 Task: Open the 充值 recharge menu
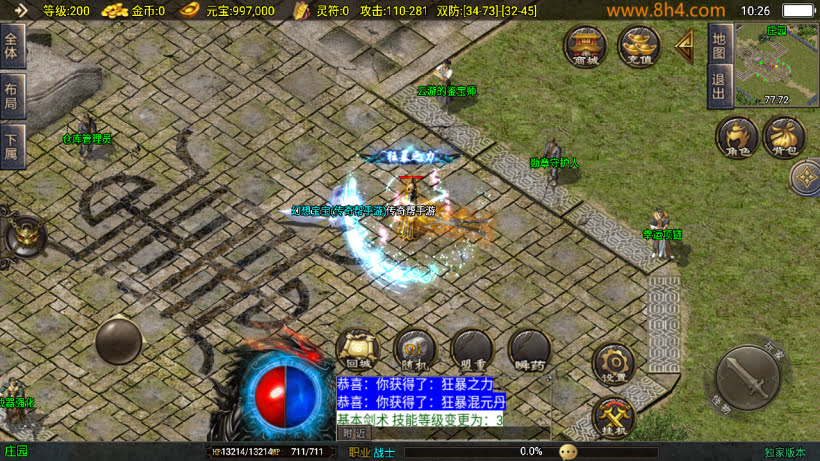tap(638, 45)
